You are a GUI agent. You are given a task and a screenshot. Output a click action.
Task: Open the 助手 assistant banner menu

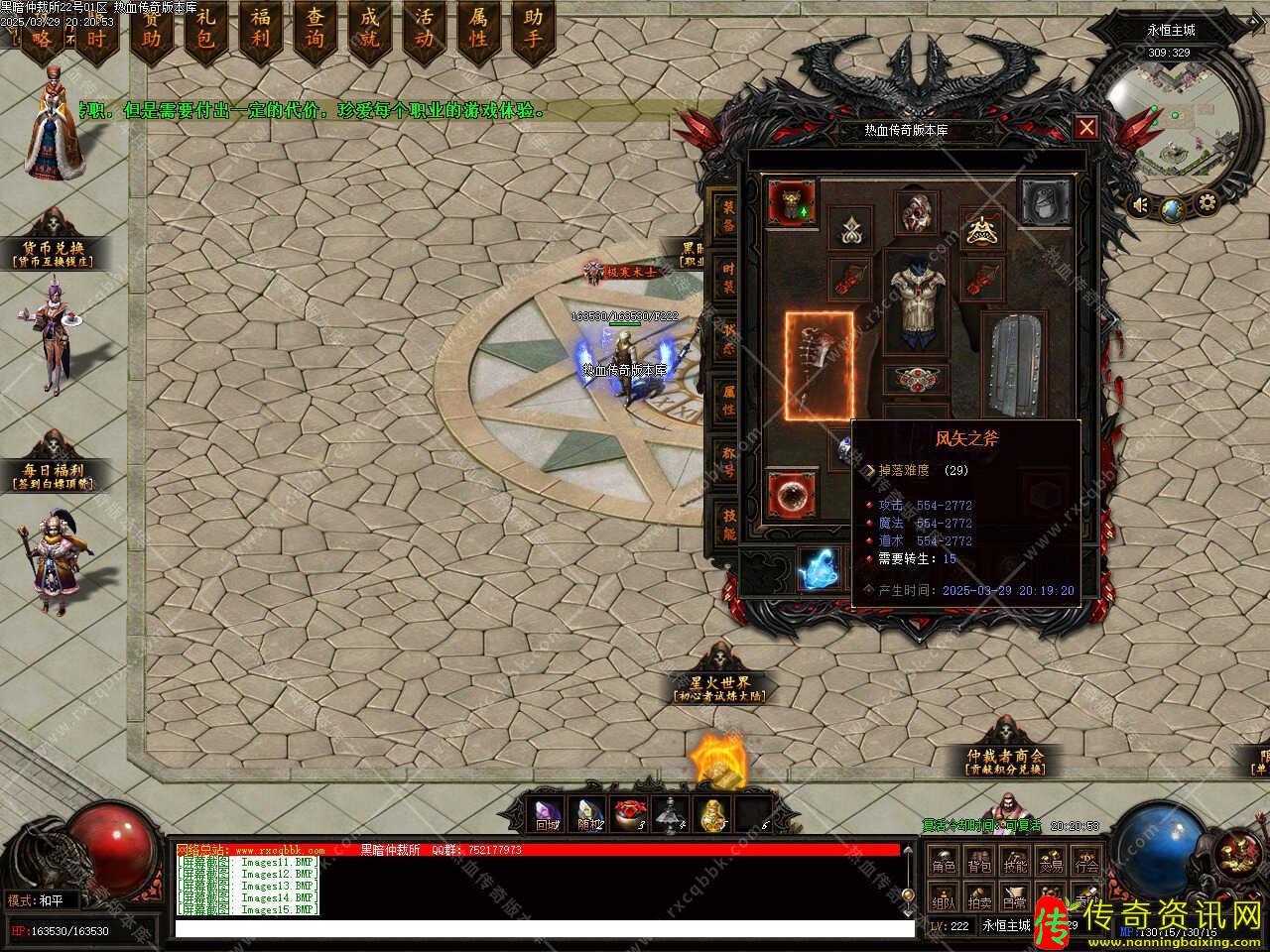534,30
